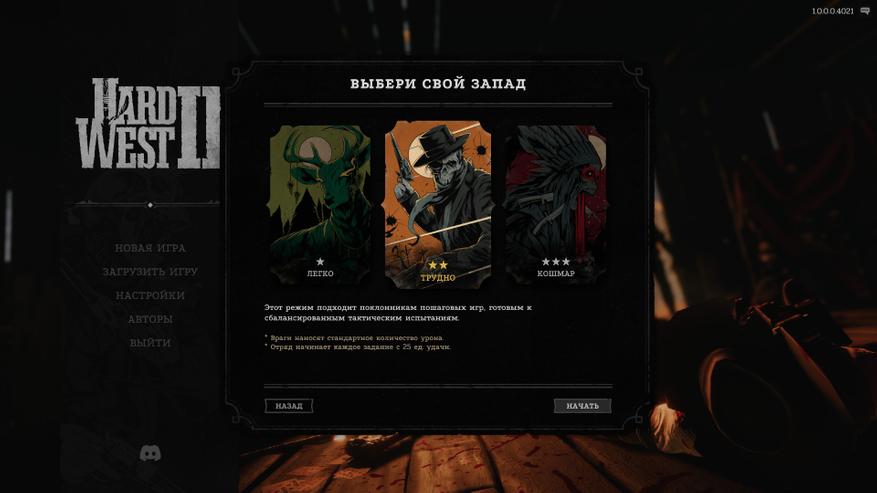Open Новая игра in main menu

coord(150,248)
